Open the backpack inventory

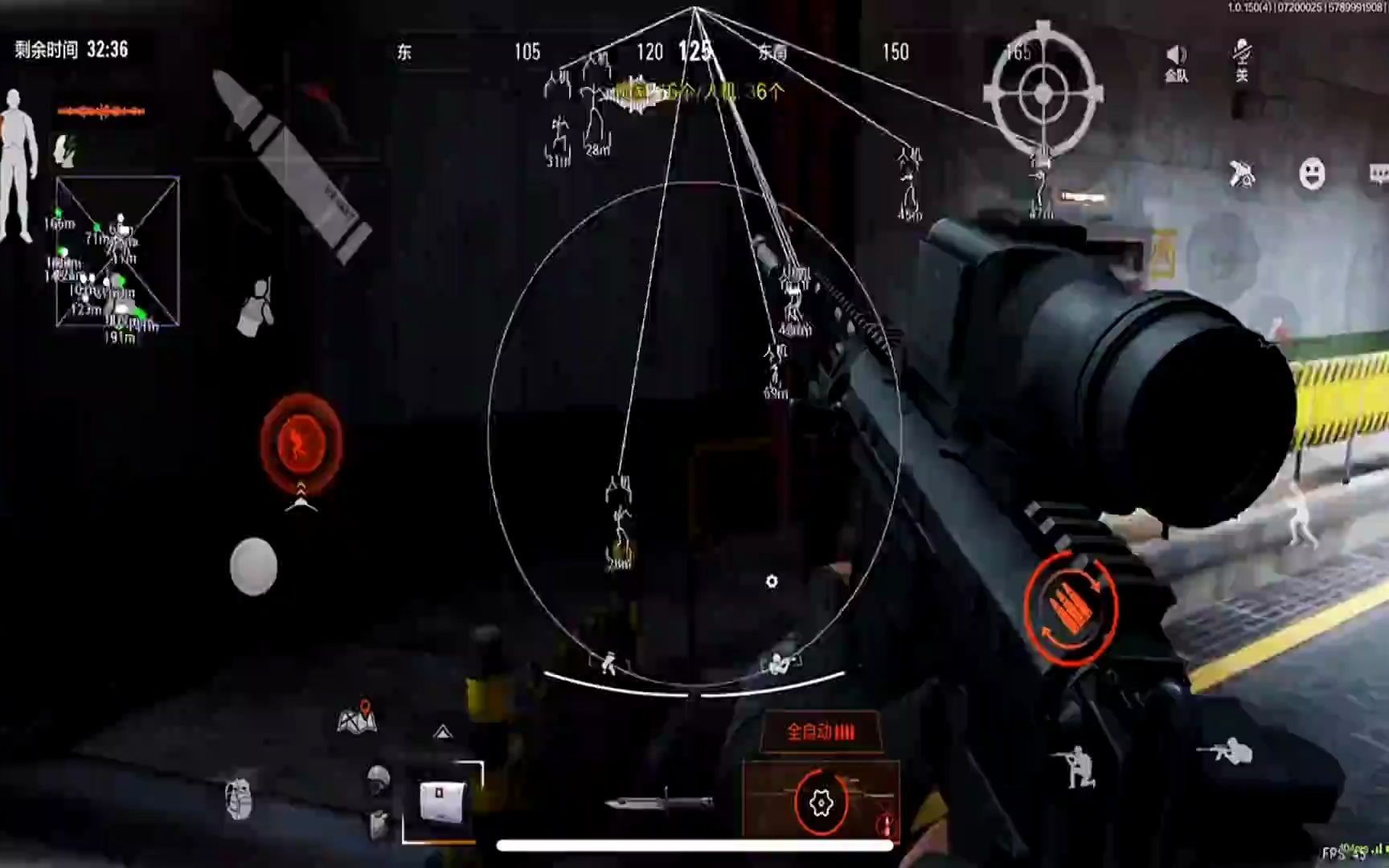(x=239, y=799)
